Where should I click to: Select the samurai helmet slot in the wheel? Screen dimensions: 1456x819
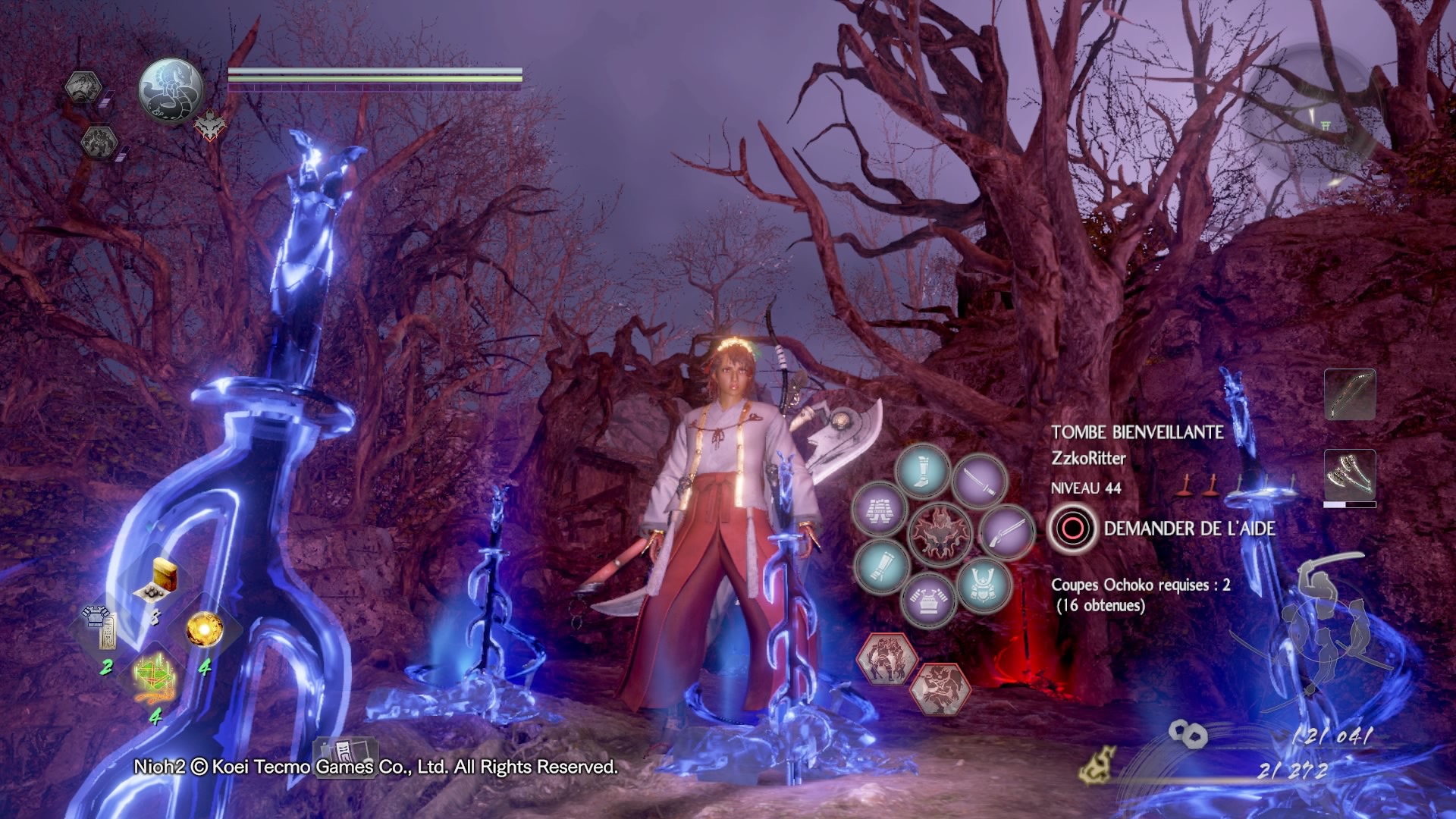tap(984, 585)
